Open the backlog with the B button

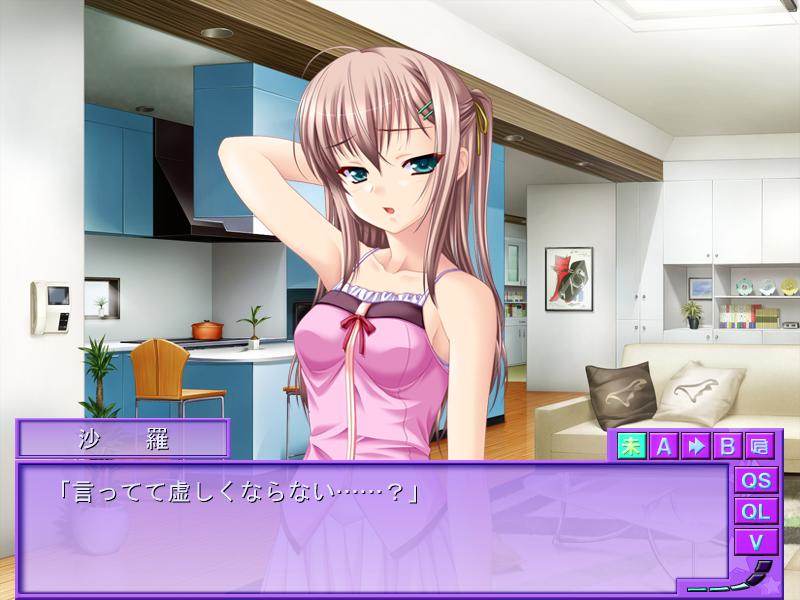(x=728, y=446)
